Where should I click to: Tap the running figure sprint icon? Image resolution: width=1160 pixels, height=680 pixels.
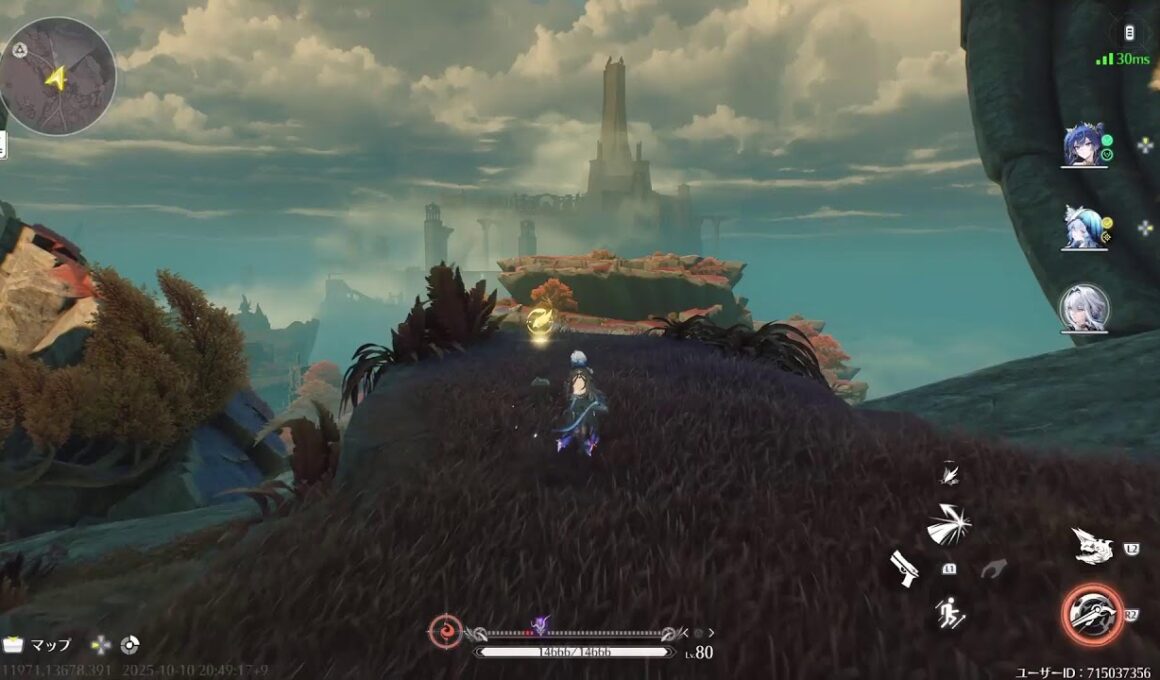(949, 611)
